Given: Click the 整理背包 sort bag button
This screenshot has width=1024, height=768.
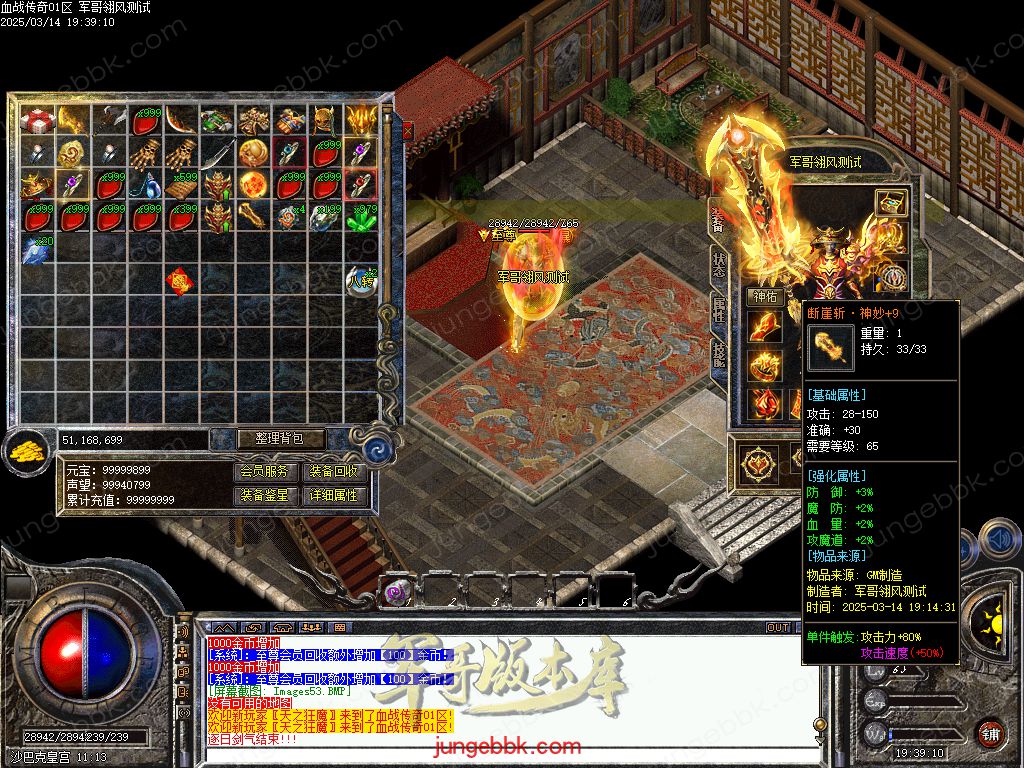Looking at the screenshot, I should tap(267, 439).
